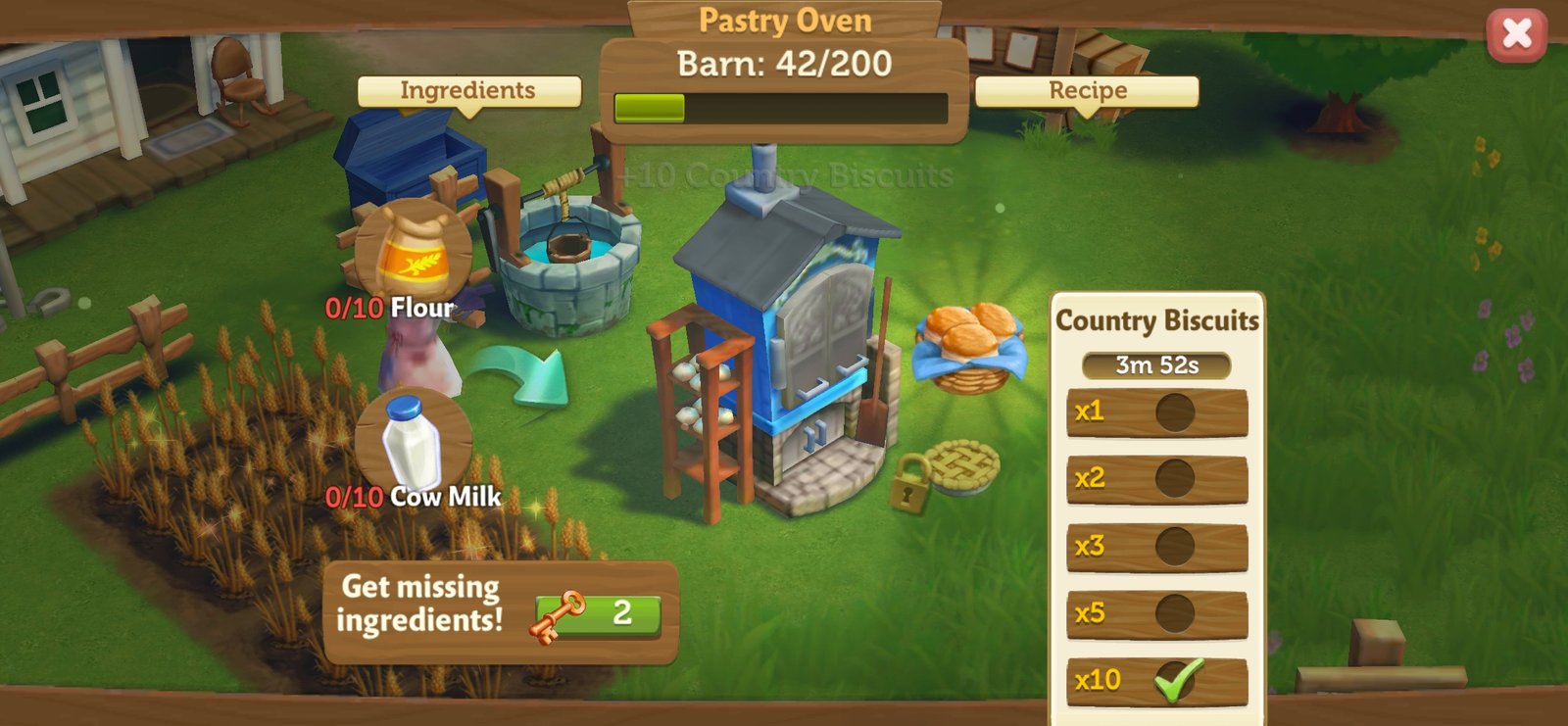Tap the Cow Milk ingredient icon

click(x=413, y=444)
